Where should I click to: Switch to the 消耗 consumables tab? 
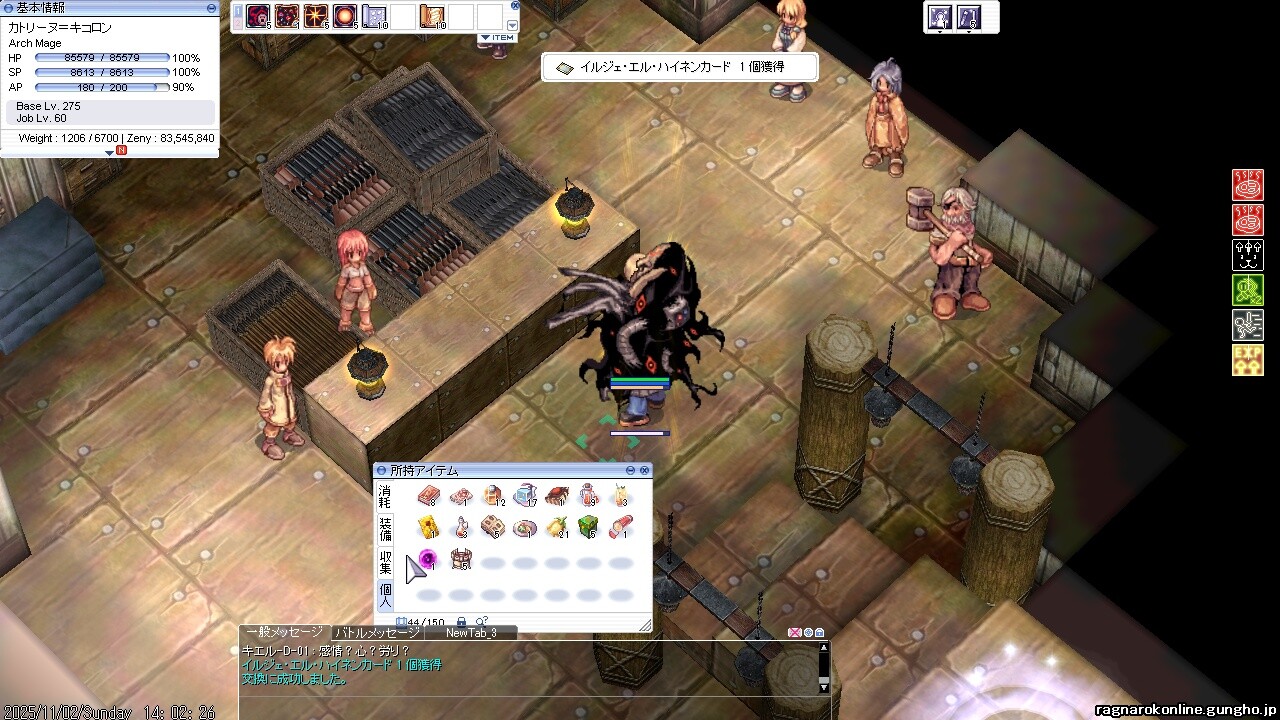pyautogui.click(x=385, y=496)
